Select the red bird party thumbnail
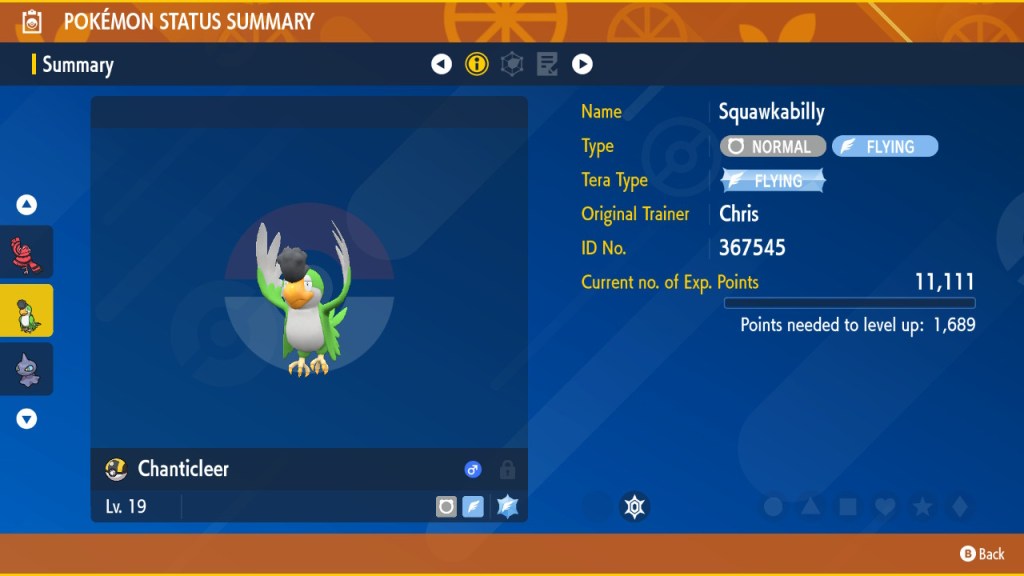Viewport: 1024px width, 576px height. [26, 252]
